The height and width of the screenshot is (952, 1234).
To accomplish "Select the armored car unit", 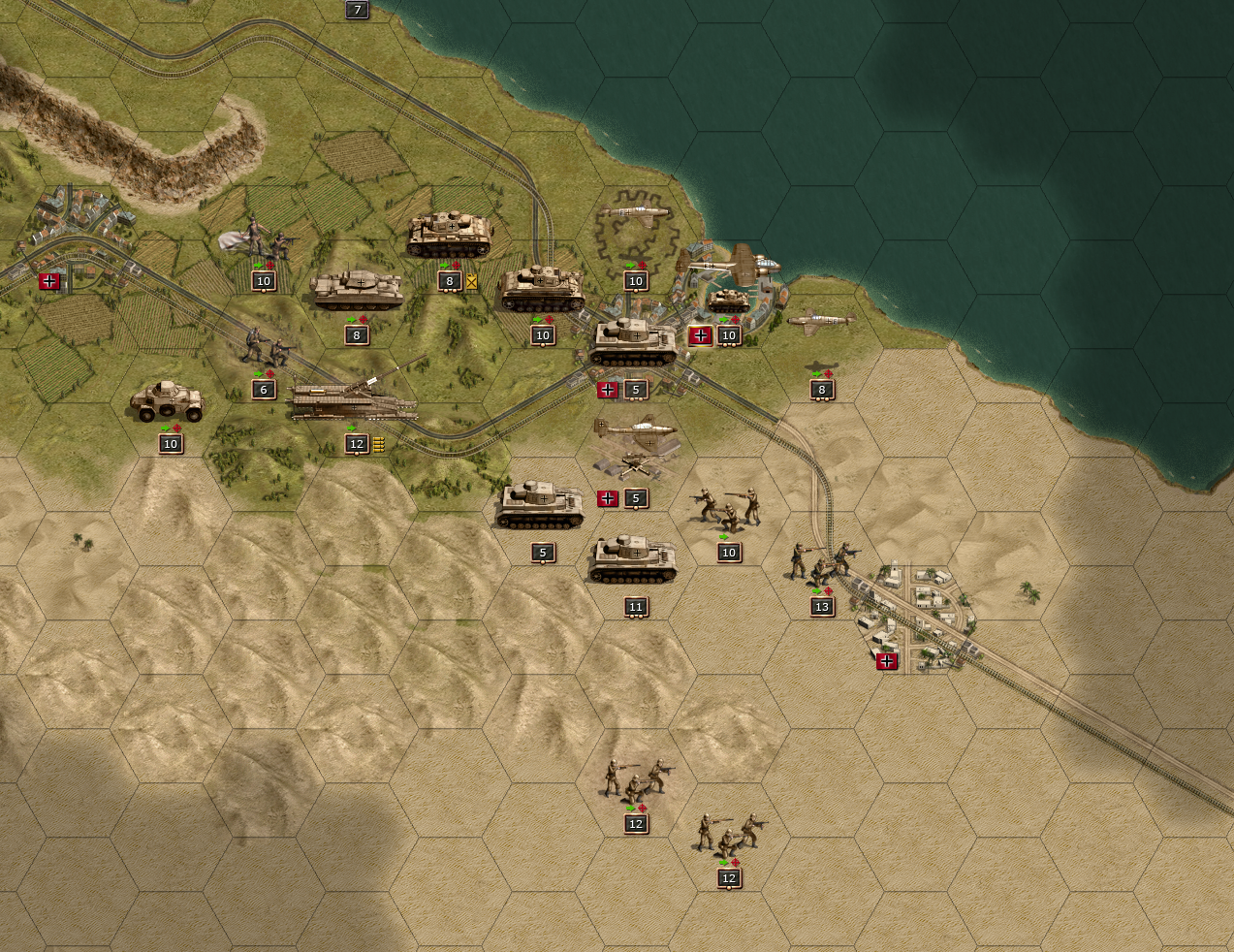I will [169, 400].
